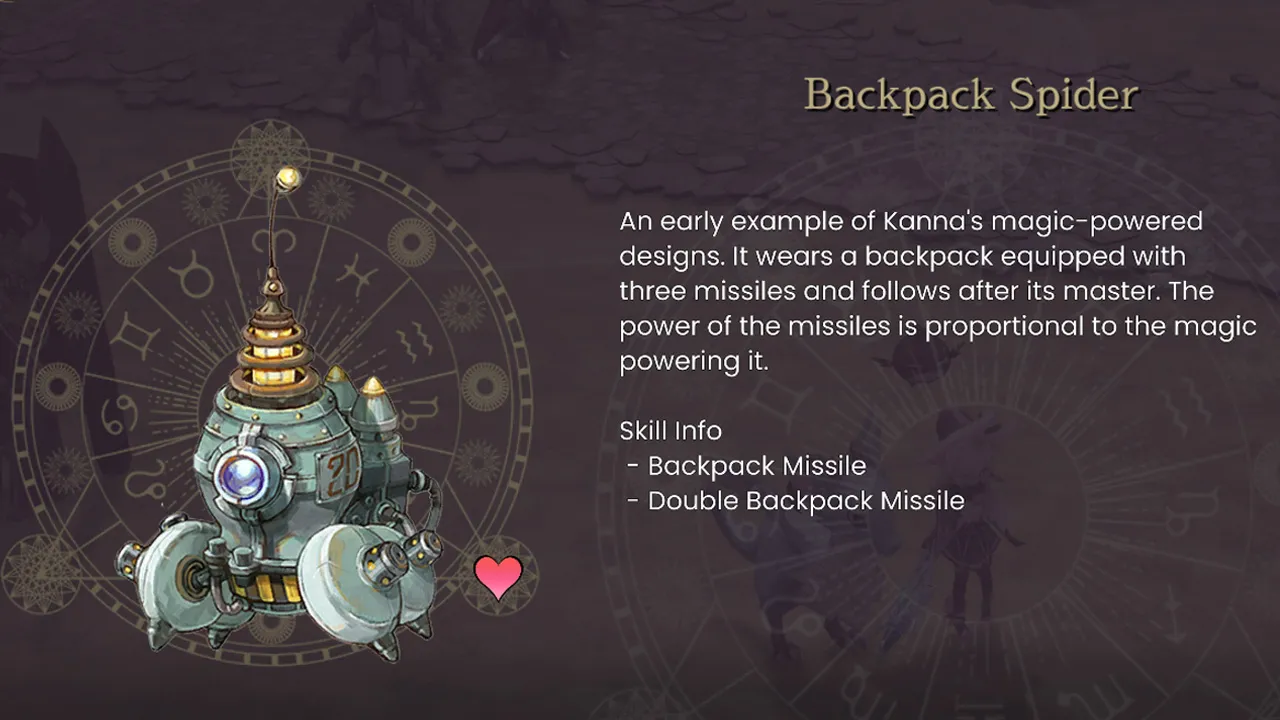Toggle the sun emblem at the wheel's top
Viewport: 1280px width, 720px height.
(x=267, y=157)
